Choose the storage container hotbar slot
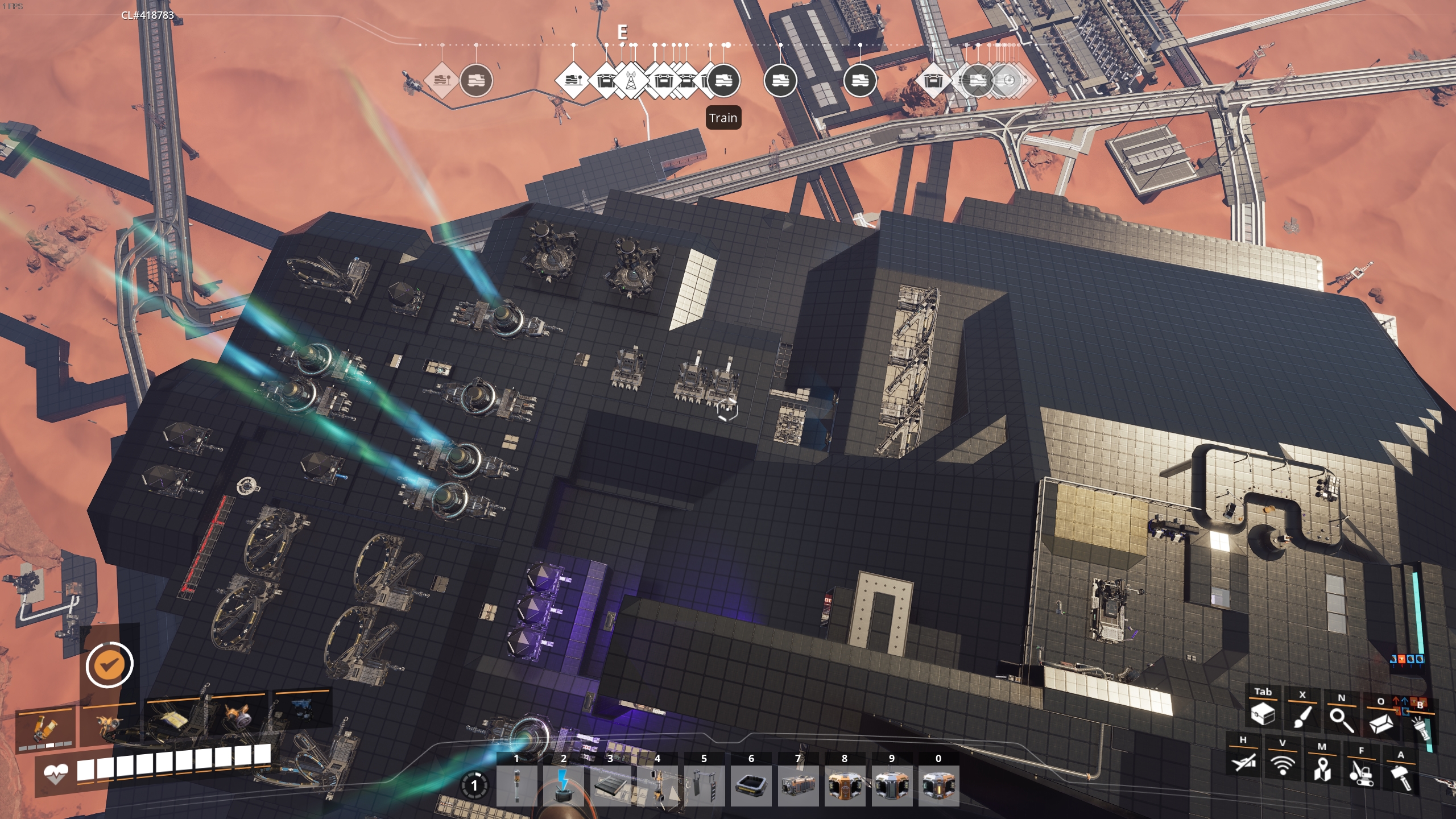1456x819 pixels. [798, 785]
